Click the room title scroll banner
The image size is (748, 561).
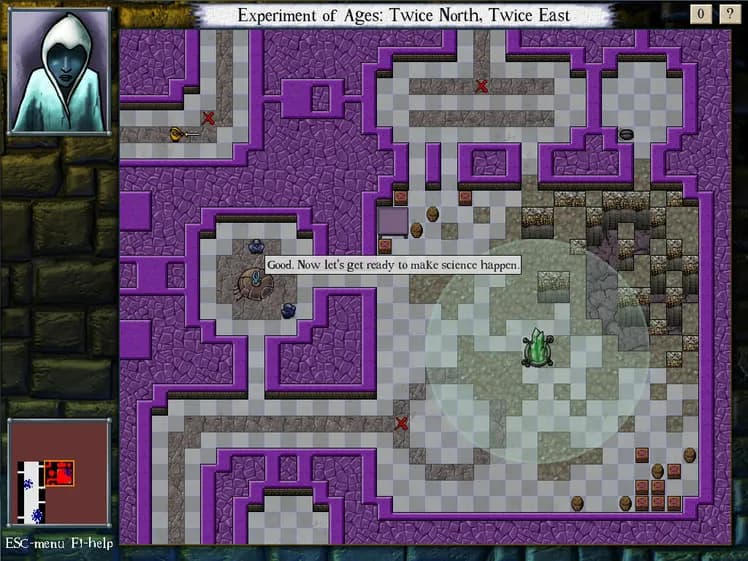[404, 14]
